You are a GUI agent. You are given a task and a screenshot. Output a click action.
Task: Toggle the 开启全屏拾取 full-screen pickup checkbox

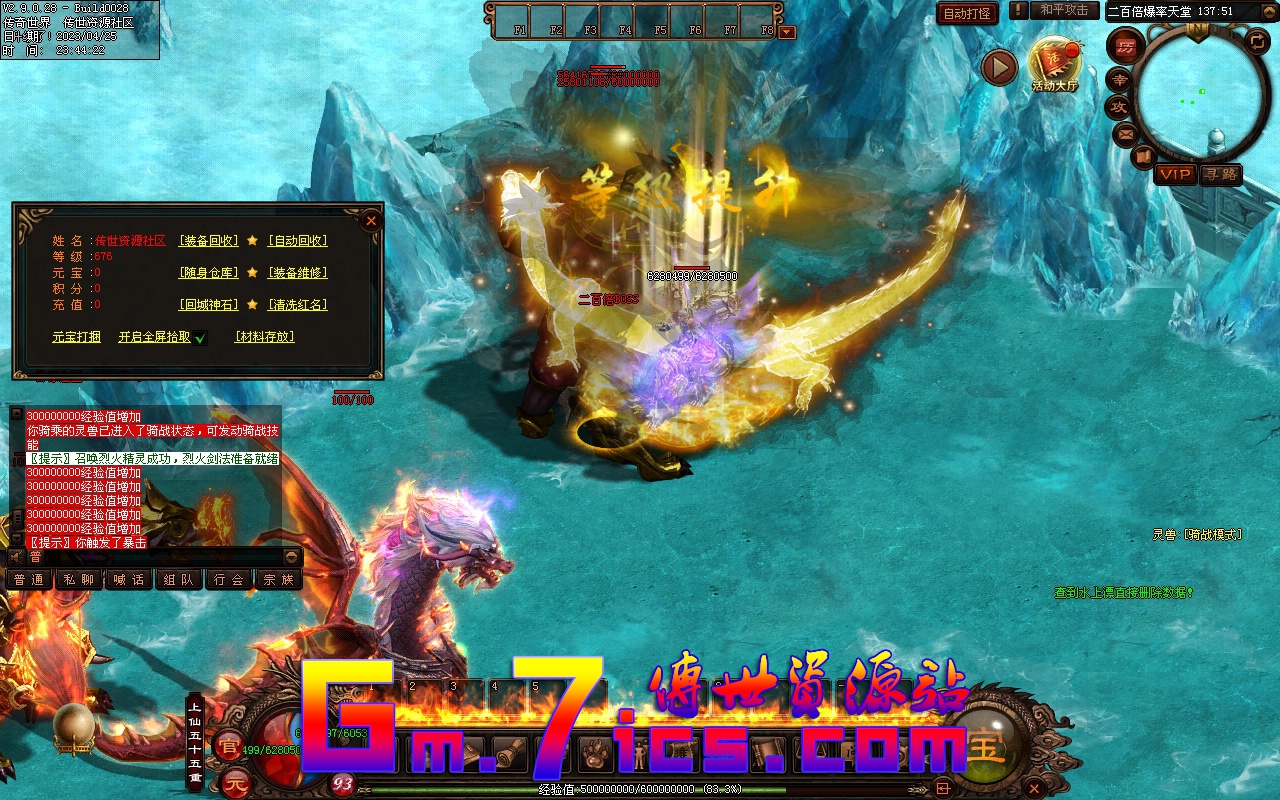[x=200, y=338]
